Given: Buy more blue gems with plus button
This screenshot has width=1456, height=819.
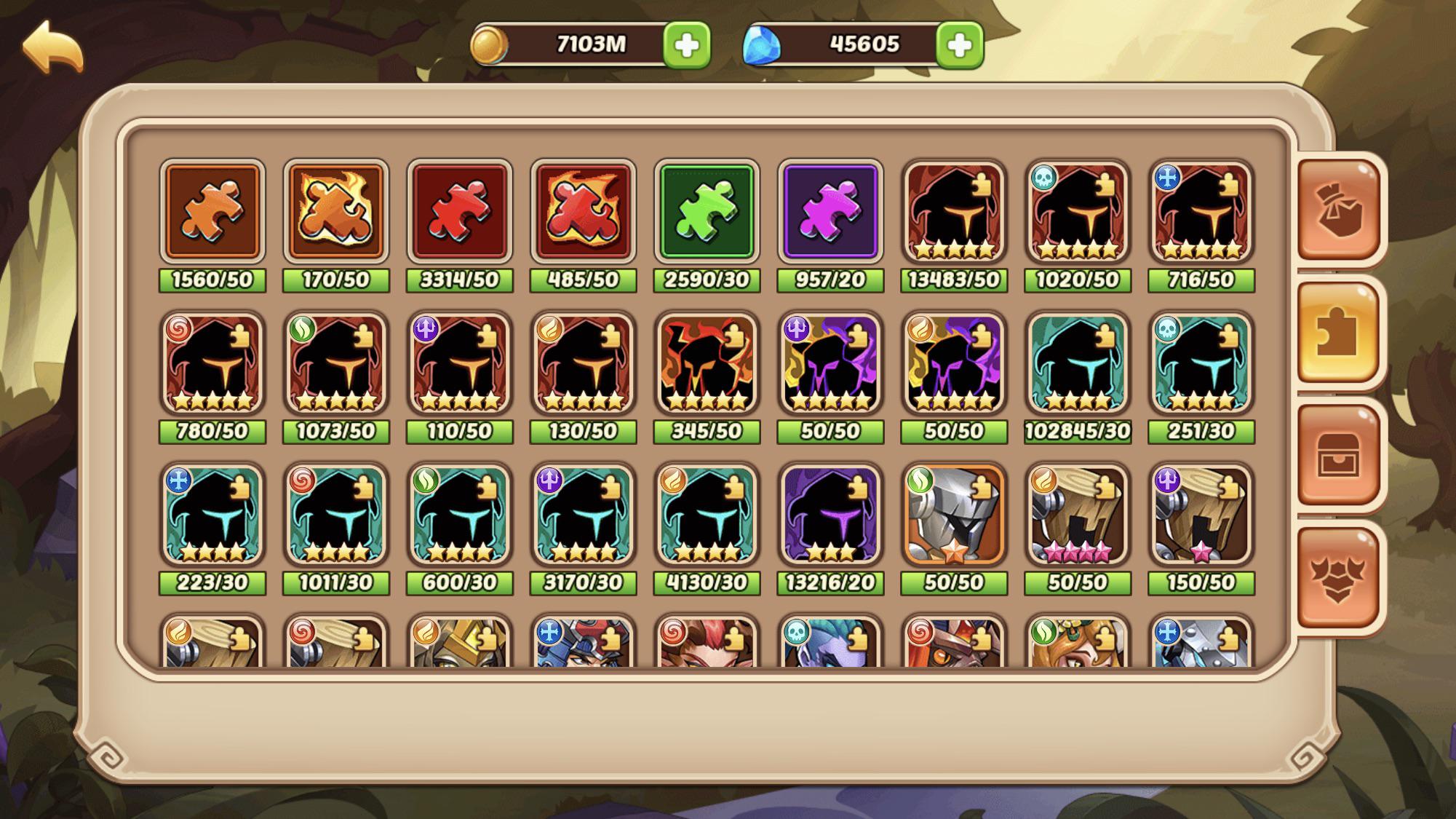Looking at the screenshot, I should [x=959, y=45].
